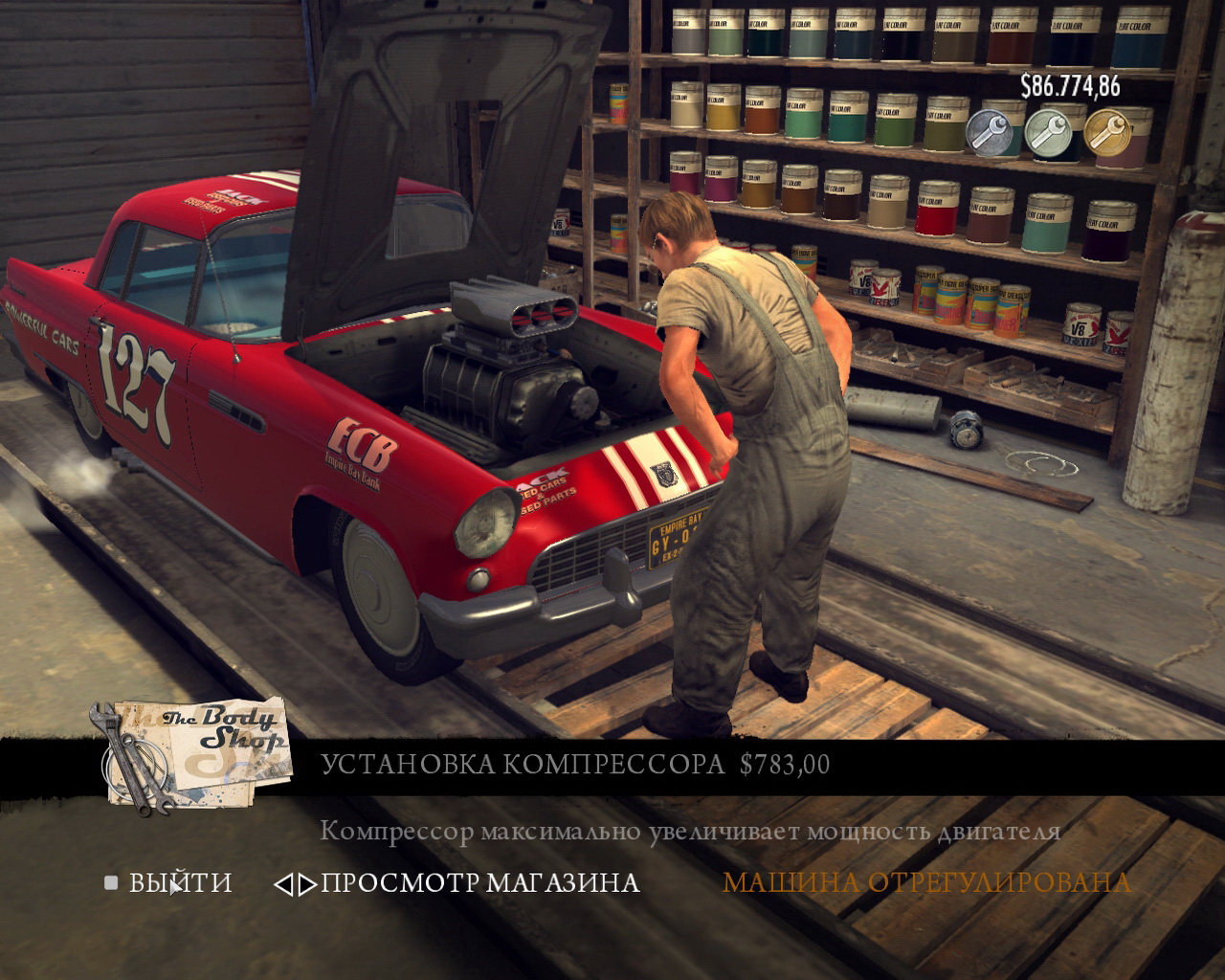Click the МАШИНА ОТРЕГУЛИРОВАНА status label
The height and width of the screenshot is (980, 1225).
925,882
